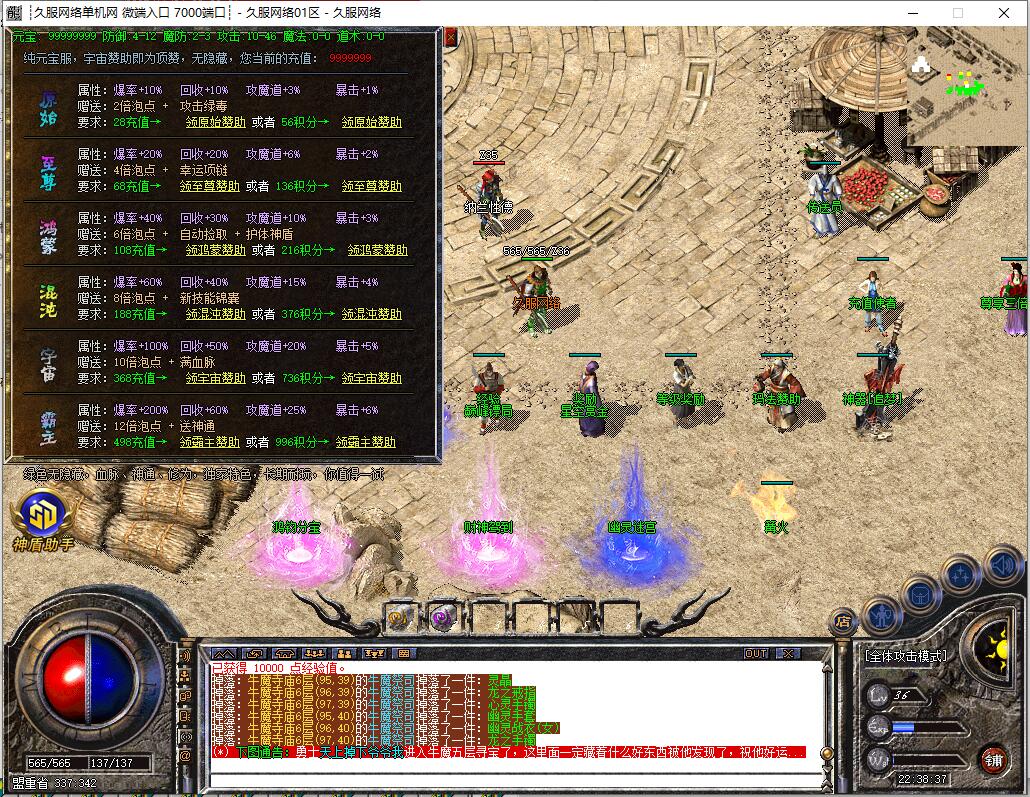Image resolution: width=1030 pixels, height=797 pixels.
Task: Claim 霸主 sponsorship via the 996积分 link
Action: click(x=371, y=442)
